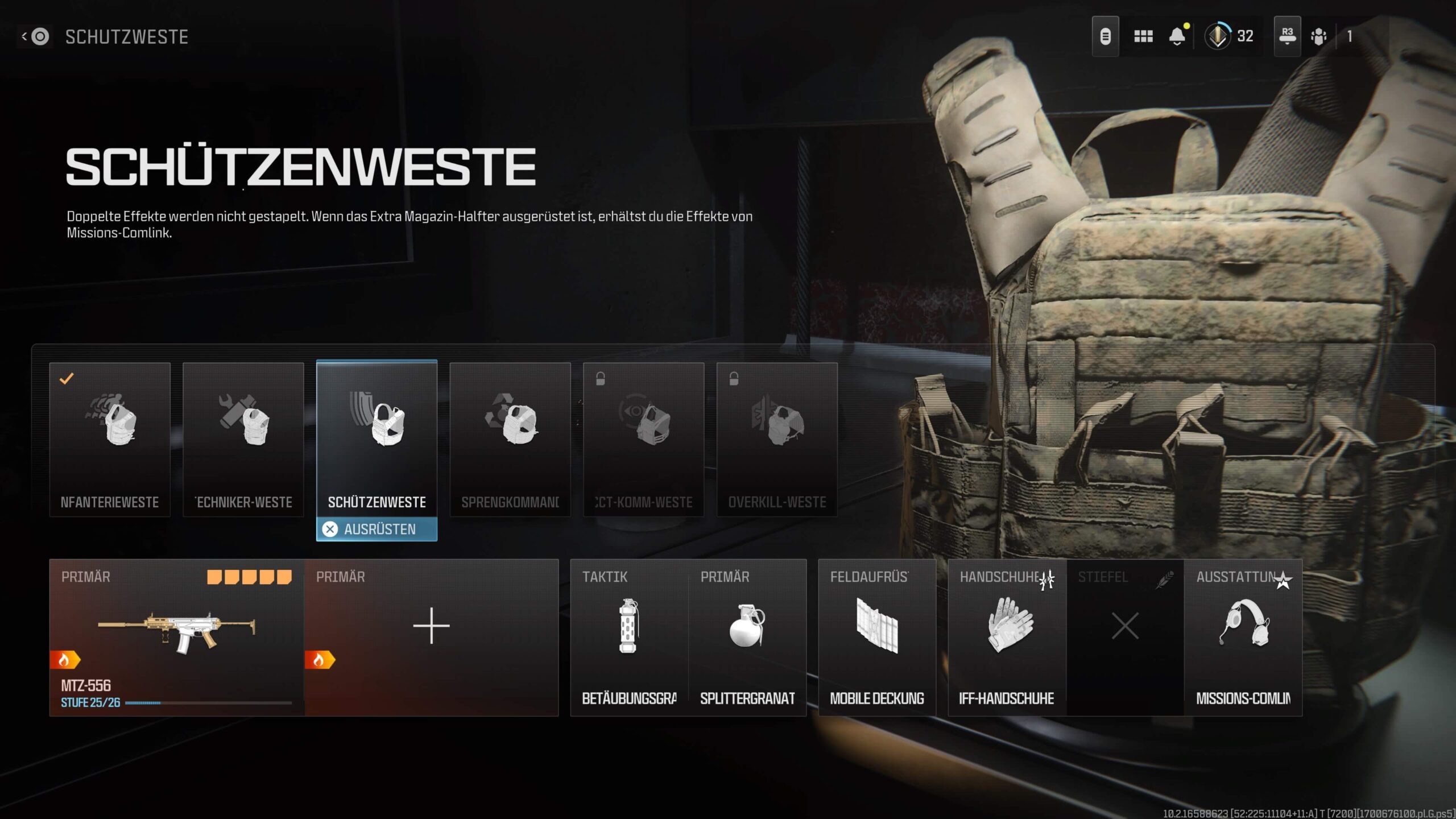Pick the Sprengkommando vest tile

pos(510,439)
